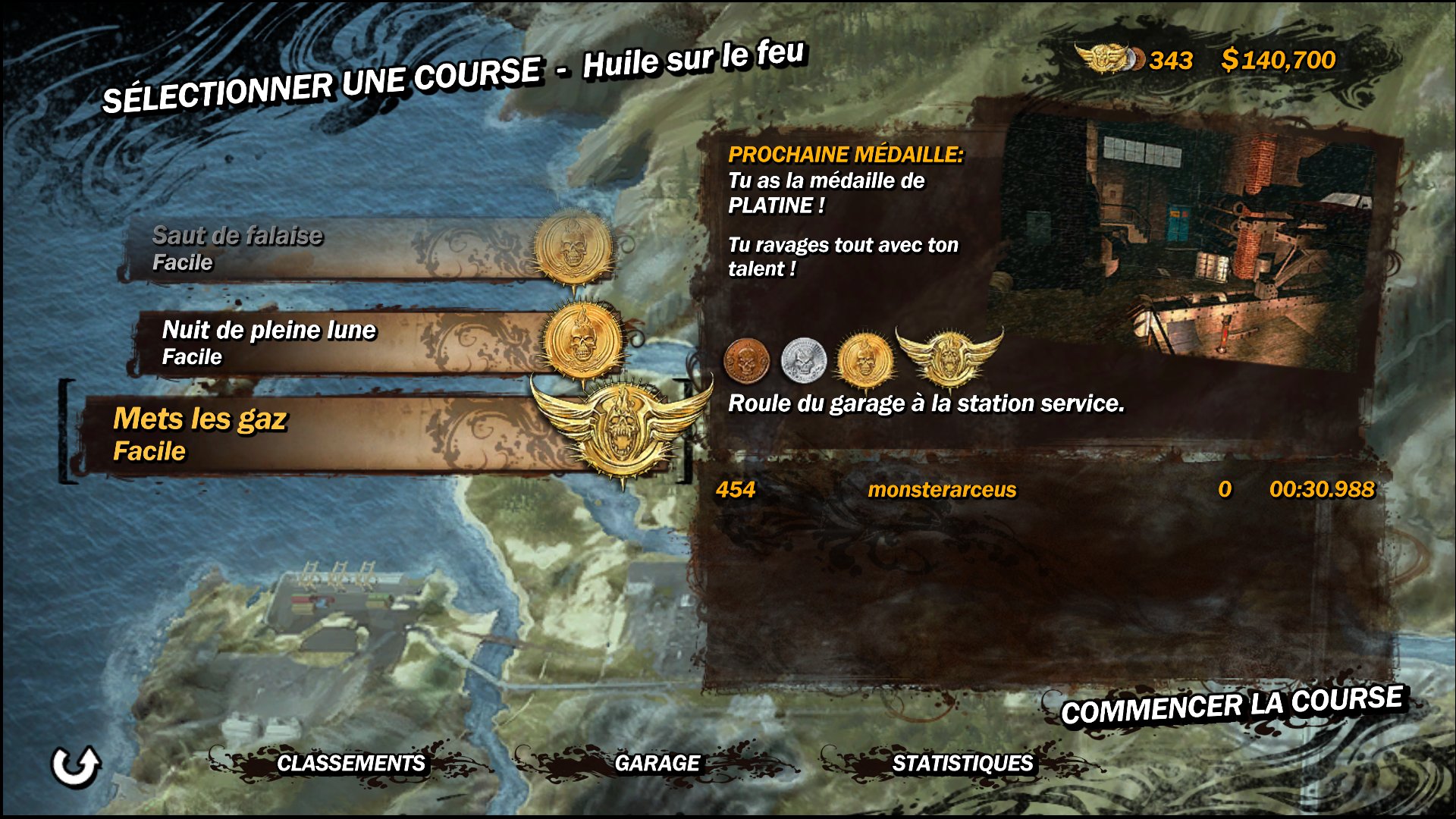
Task: Show the Statistiques screen
Action: pyautogui.click(x=962, y=763)
